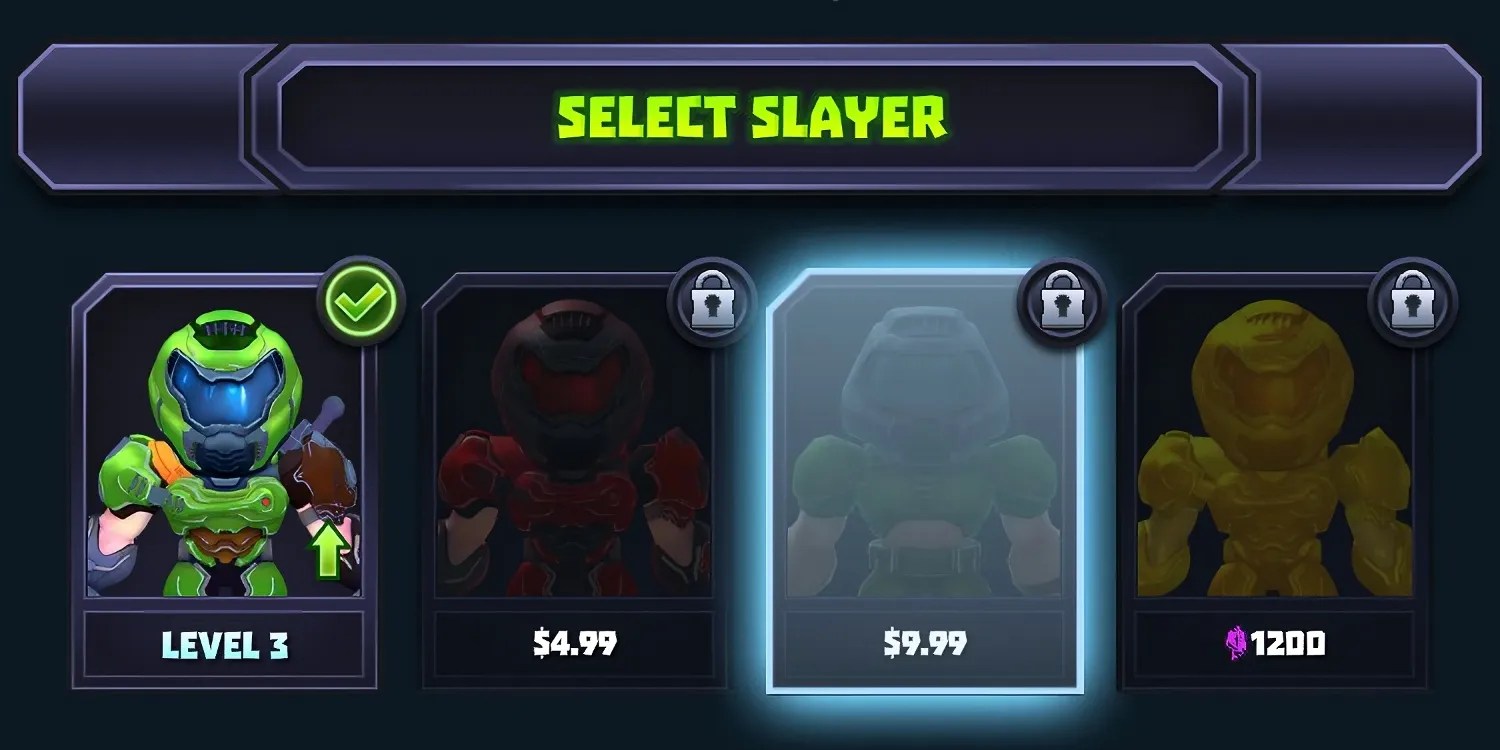Screen dimensions: 1500x750
Task: Click the lock icon on the highlighted silver slayer
Action: (1062, 303)
